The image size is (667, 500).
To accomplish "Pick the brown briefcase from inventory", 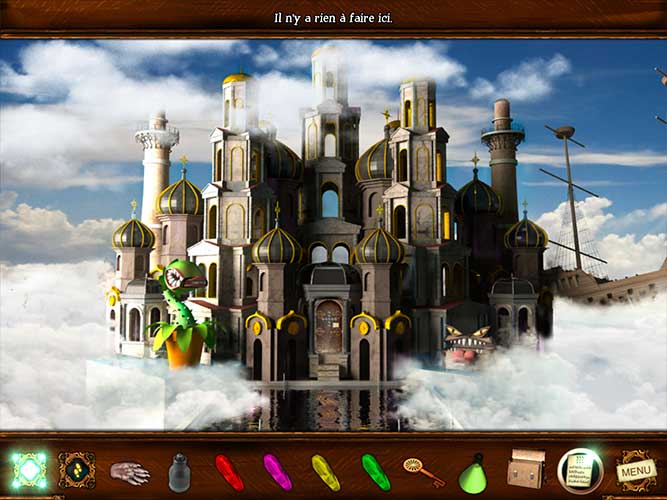I will [x=526, y=470].
